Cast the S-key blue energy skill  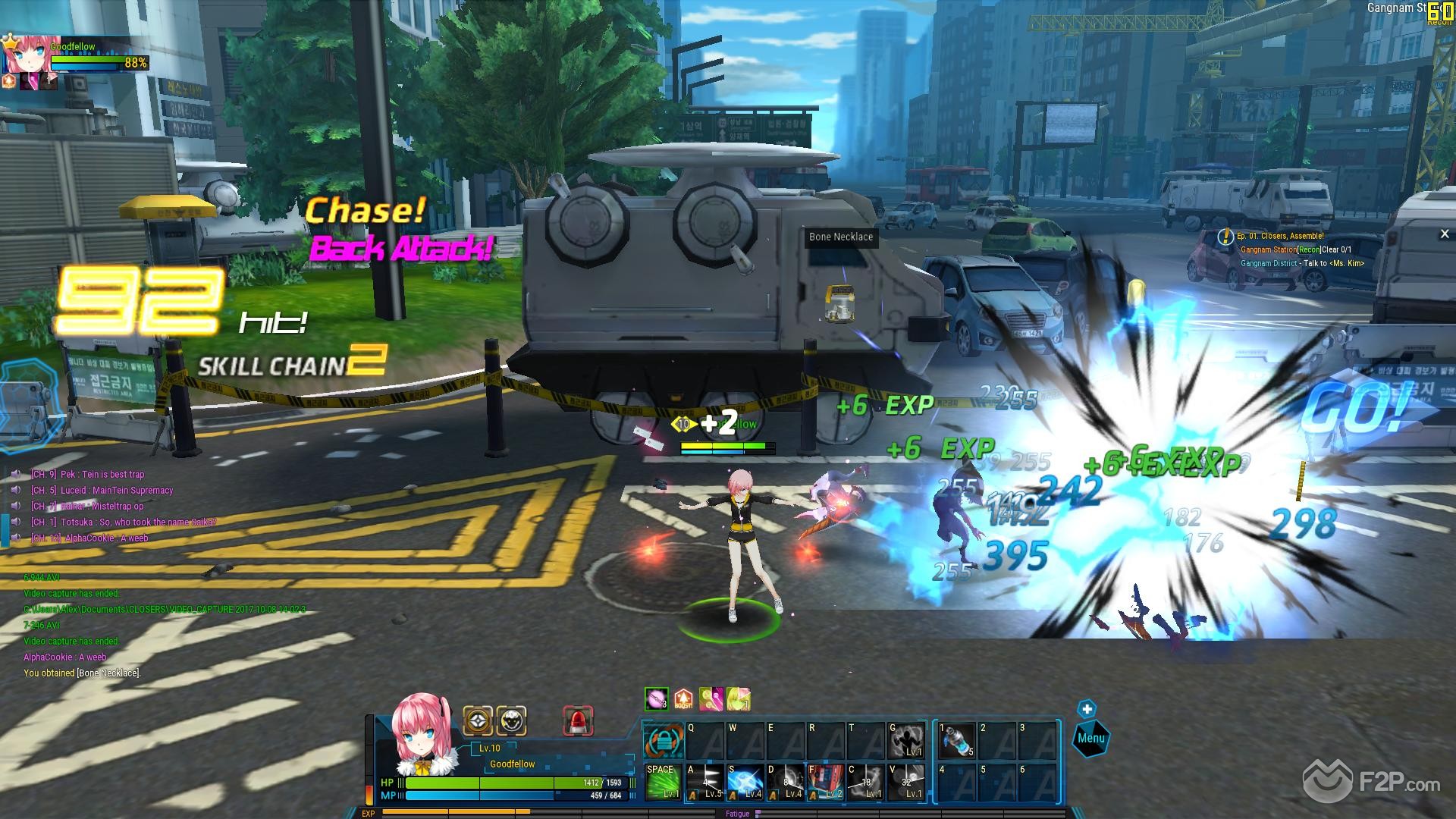[745, 782]
